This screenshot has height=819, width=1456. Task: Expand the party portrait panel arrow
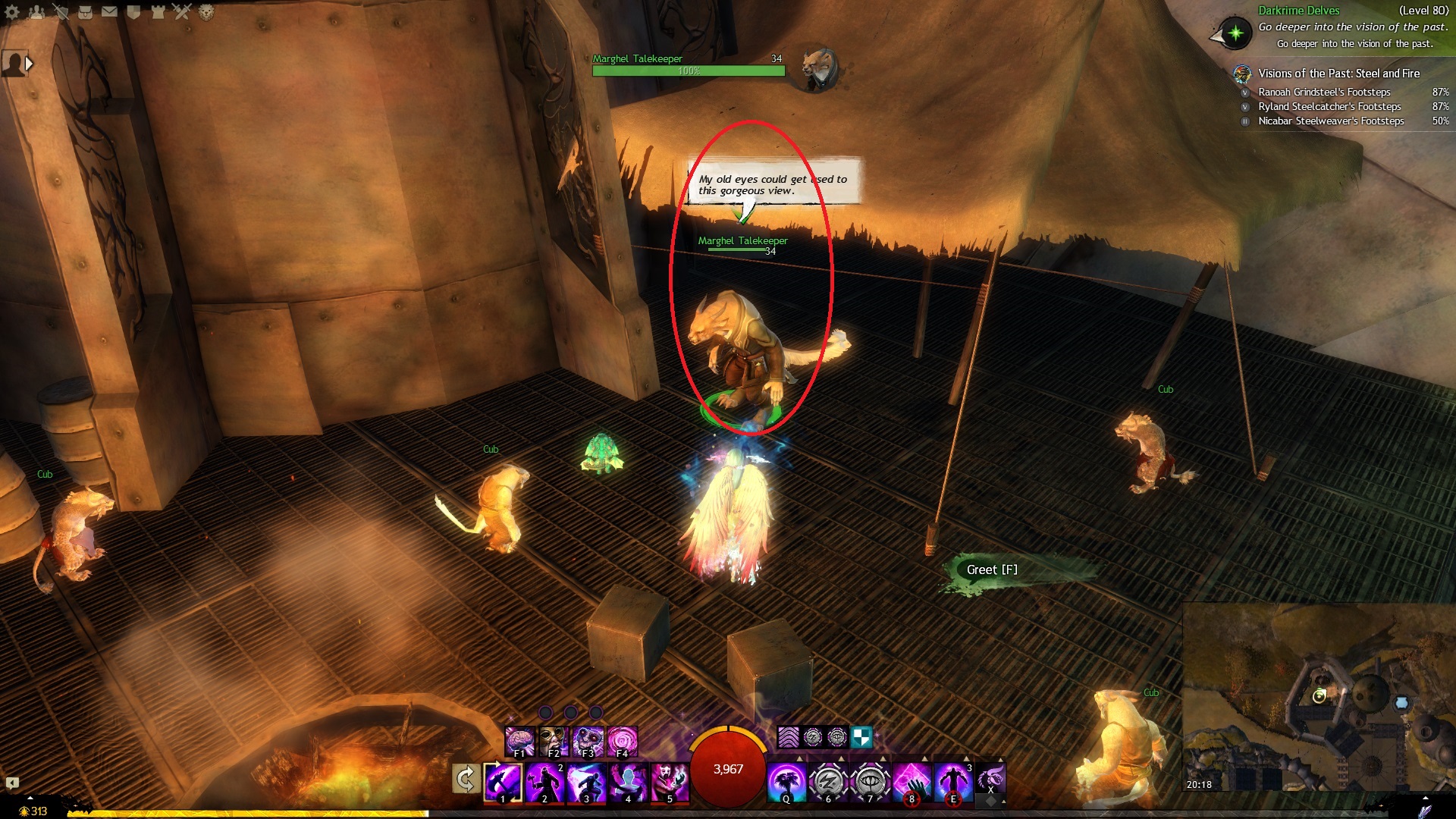[29, 64]
